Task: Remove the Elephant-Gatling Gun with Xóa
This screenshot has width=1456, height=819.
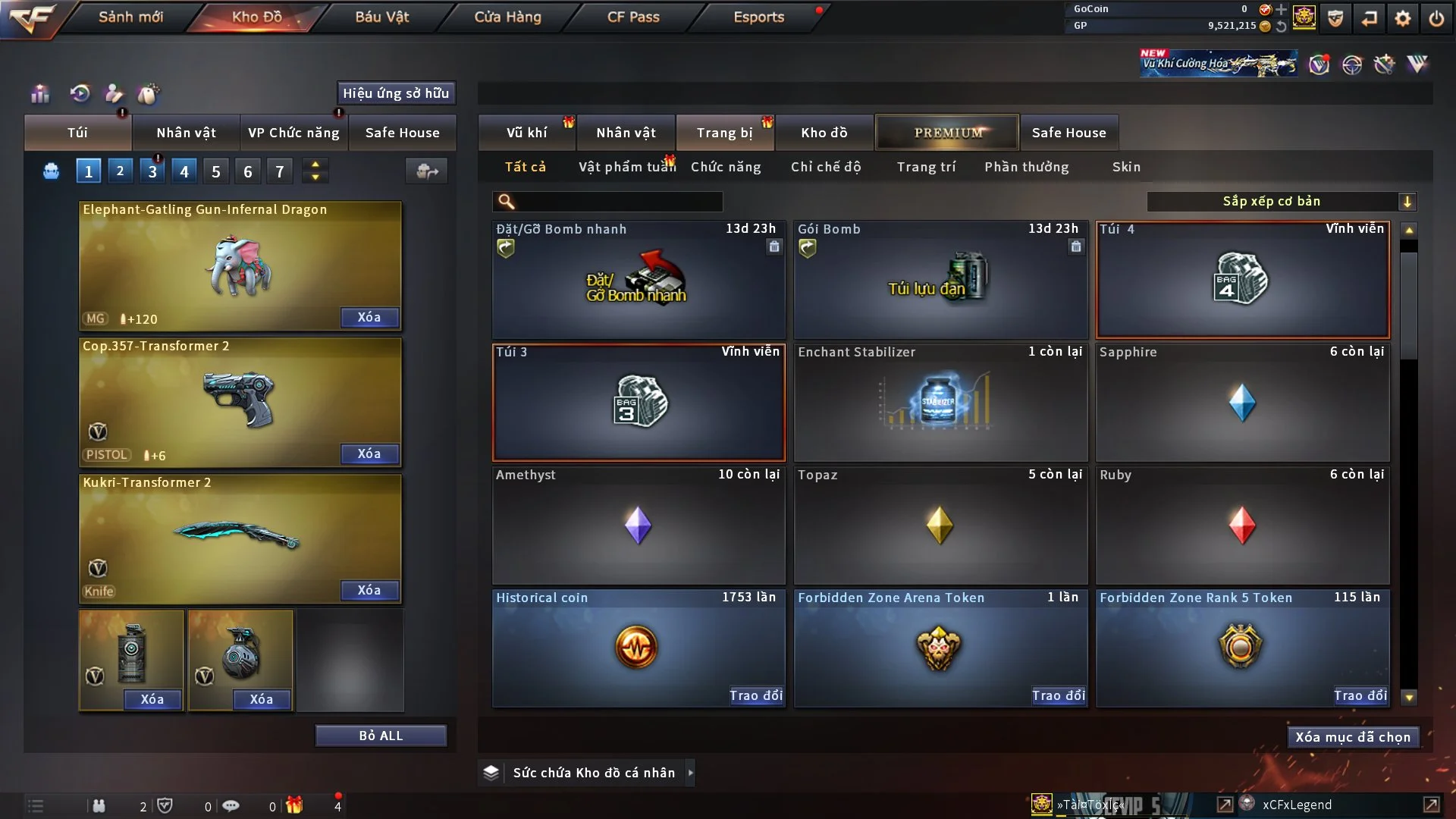Action: (369, 317)
